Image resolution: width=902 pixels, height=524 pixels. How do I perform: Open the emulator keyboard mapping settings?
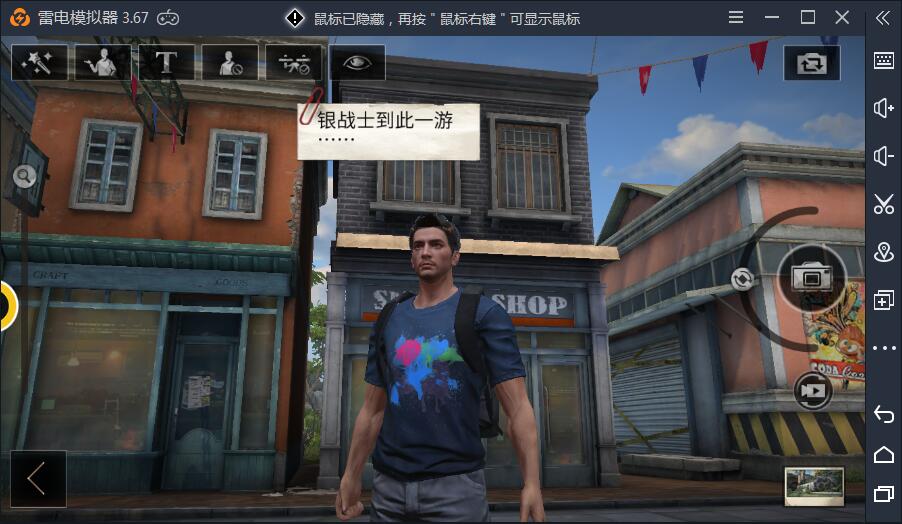click(x=884, y=60)
